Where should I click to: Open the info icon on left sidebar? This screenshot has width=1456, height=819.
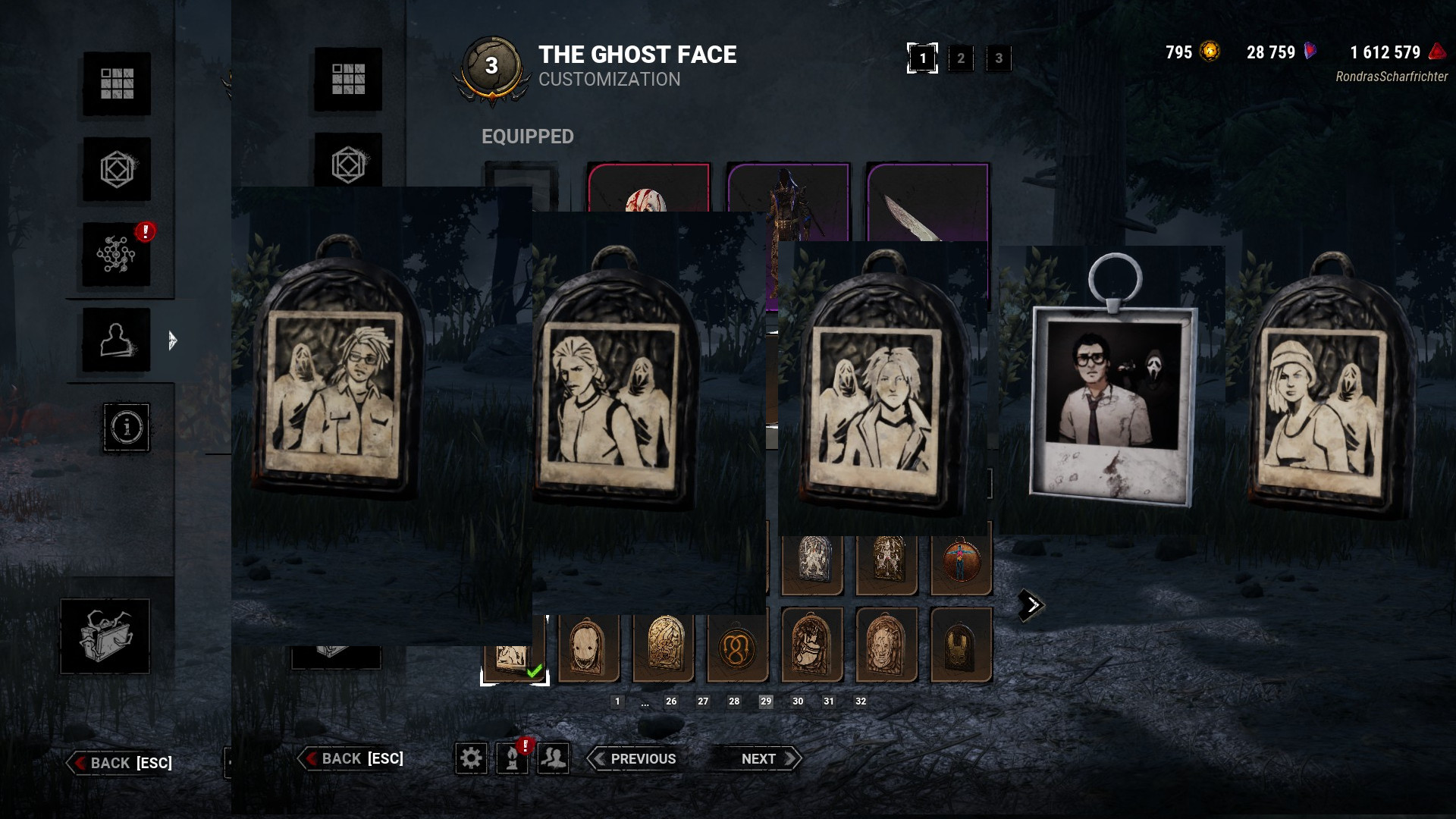click(126, 428)
